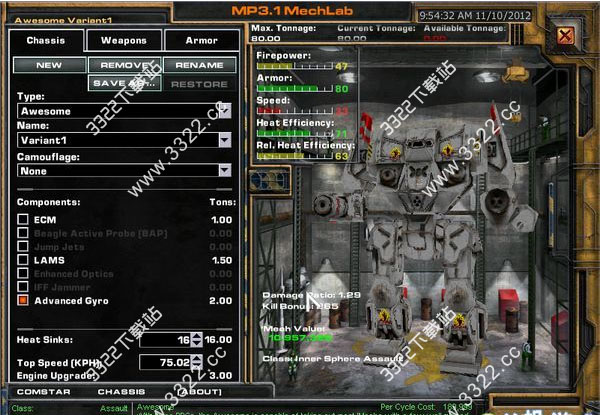Image resolution: width=604 pixels, height=415 pixels.
Task: Rename the current variant
Action: pyautogui.click(x=200, y=65)
